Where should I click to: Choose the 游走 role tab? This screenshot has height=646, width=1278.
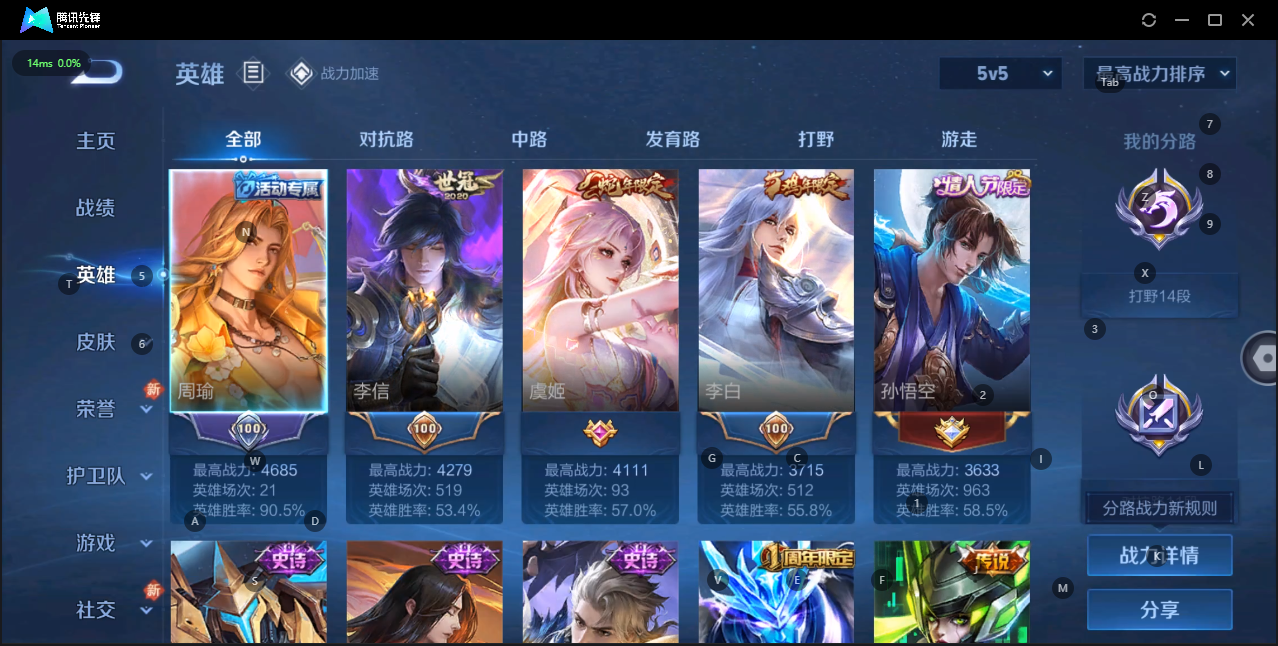959,139
